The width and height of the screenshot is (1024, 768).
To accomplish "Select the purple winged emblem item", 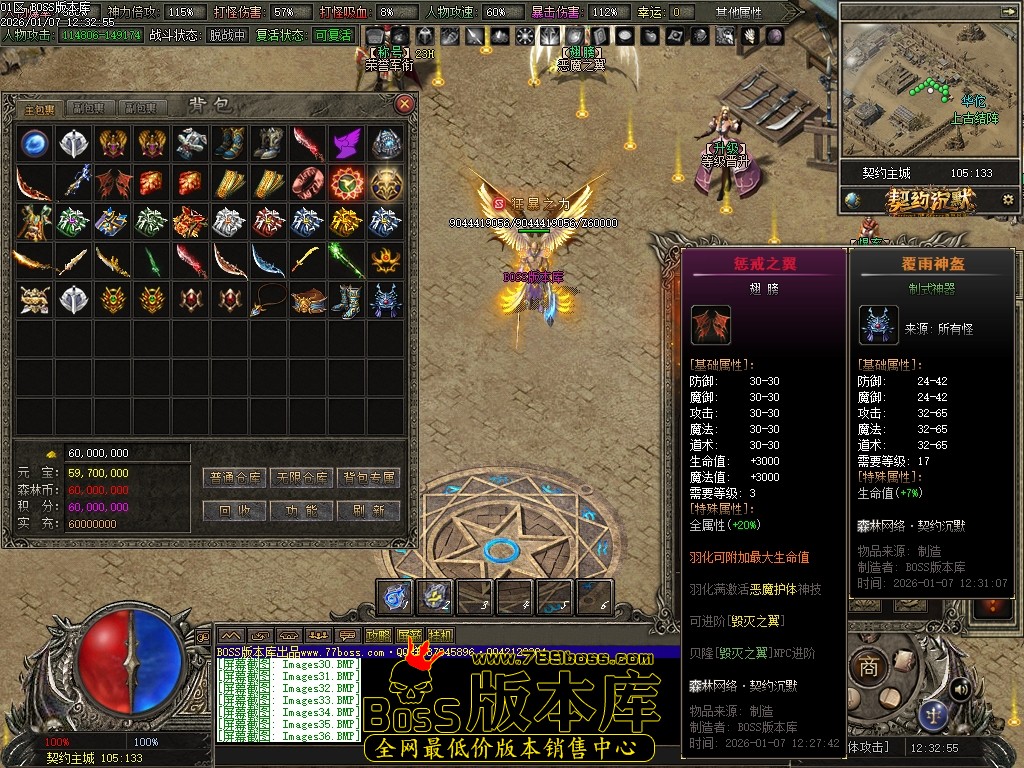I will pos(346,143).
